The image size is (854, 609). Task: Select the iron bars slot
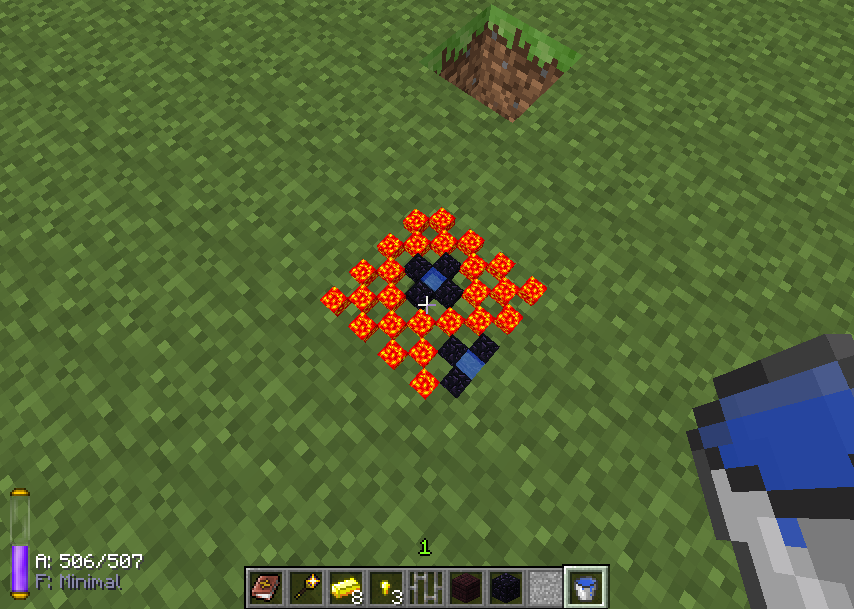[426, 587]
